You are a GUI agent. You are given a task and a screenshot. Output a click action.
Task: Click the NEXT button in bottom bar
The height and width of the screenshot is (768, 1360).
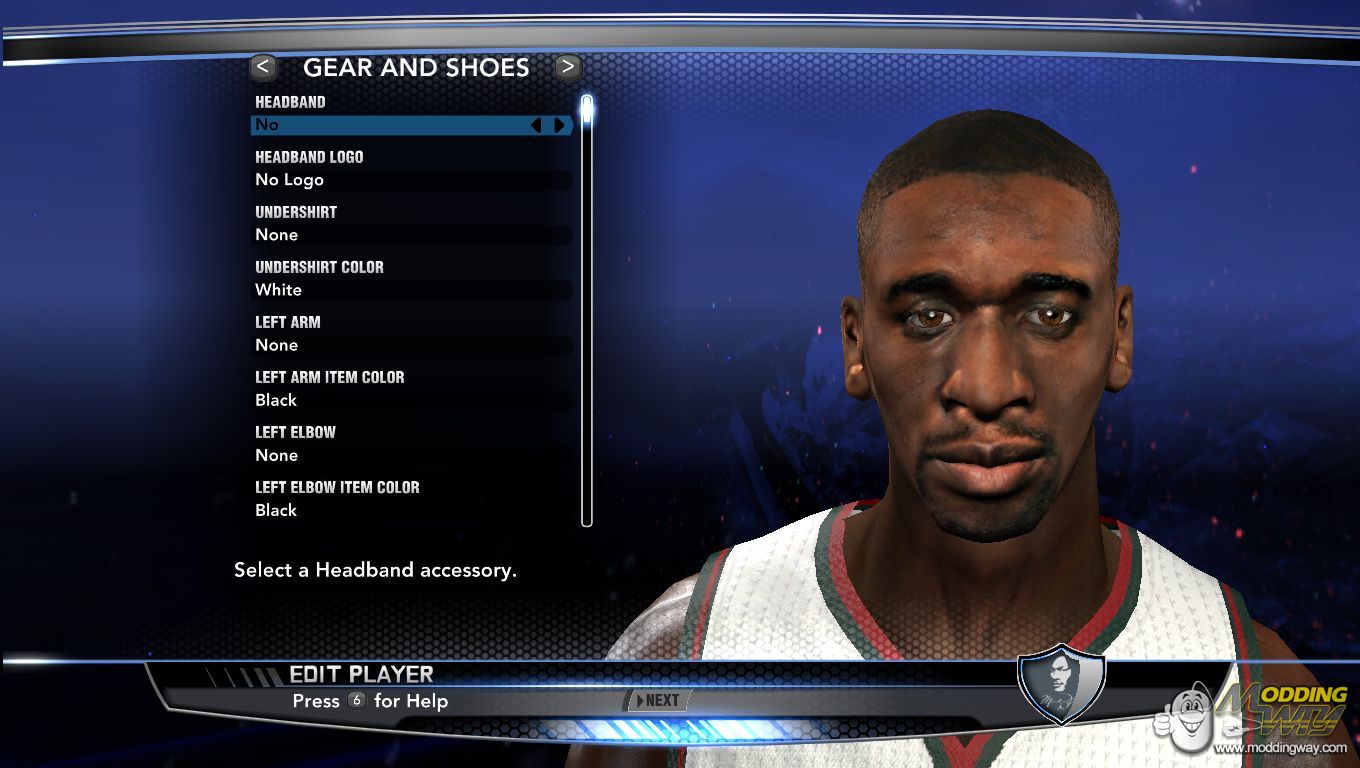pyautogui.click(x=657, y=701)
